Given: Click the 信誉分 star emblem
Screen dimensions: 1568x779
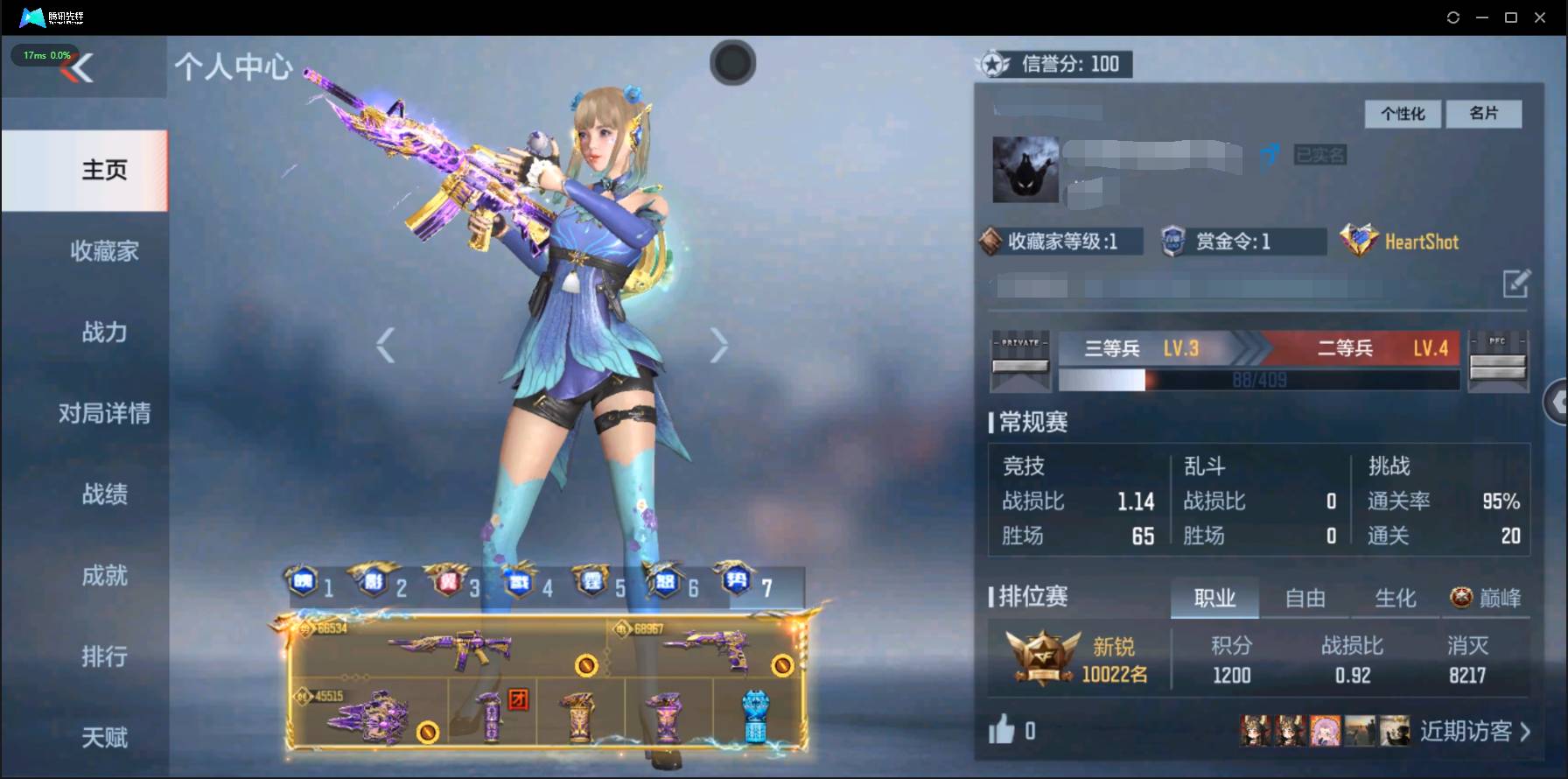Looking at the screenshot, I should [991, 63].
